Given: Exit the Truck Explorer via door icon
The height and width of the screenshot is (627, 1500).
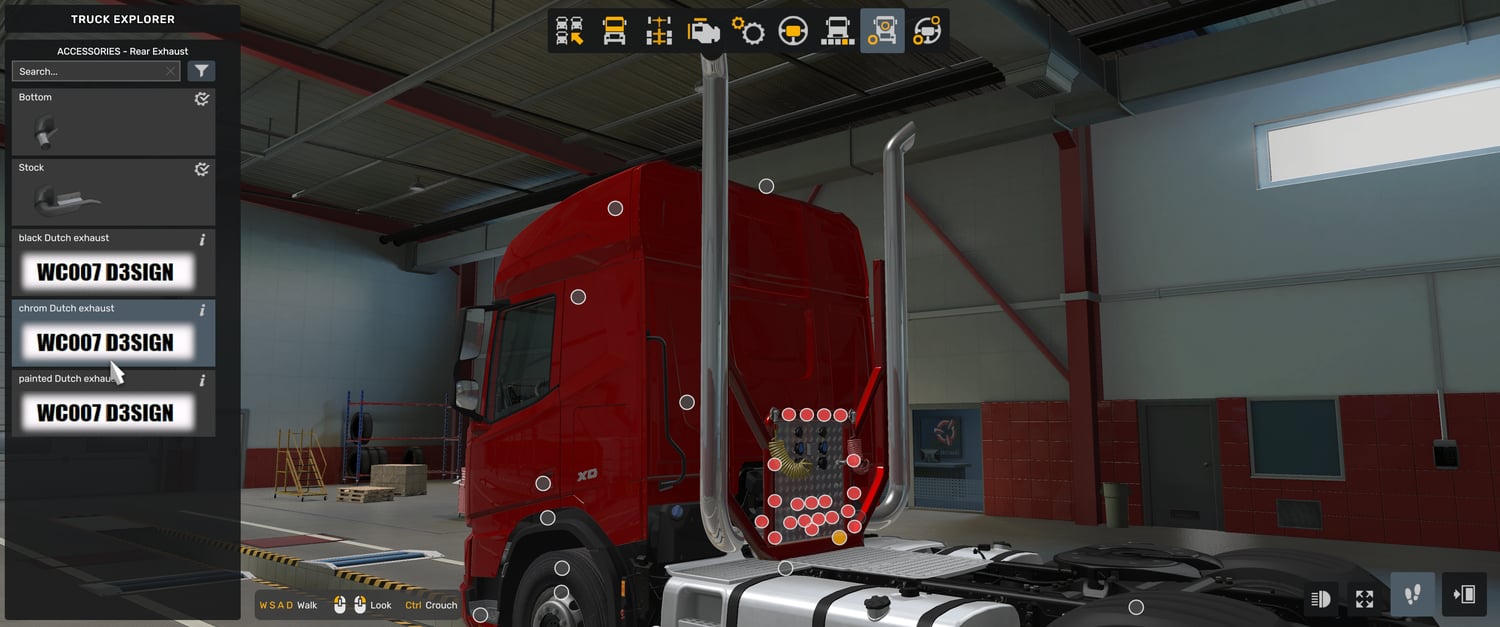Looking at the screenshot, I should pyautogui.click(x=1464, y=596).
